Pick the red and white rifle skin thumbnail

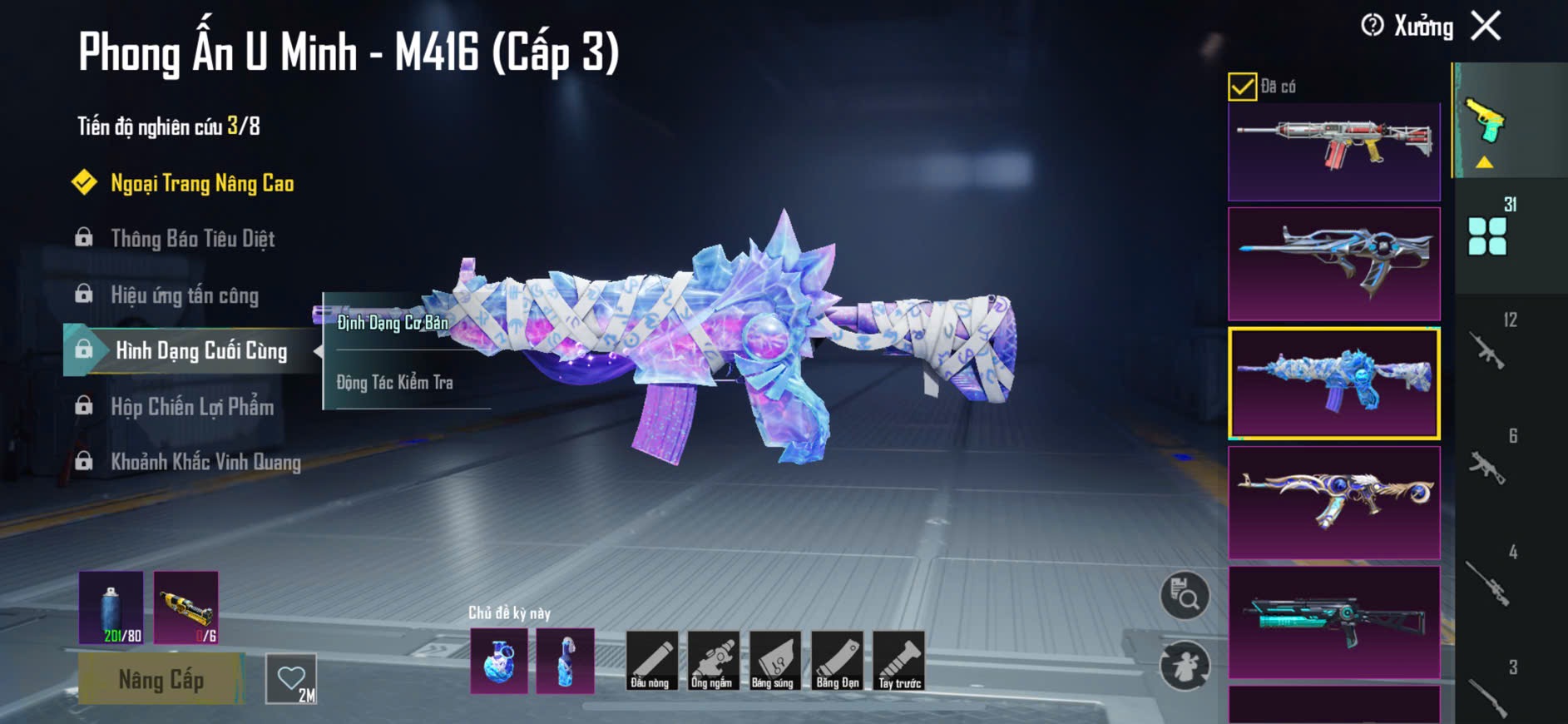click(x=1333, y=151)
